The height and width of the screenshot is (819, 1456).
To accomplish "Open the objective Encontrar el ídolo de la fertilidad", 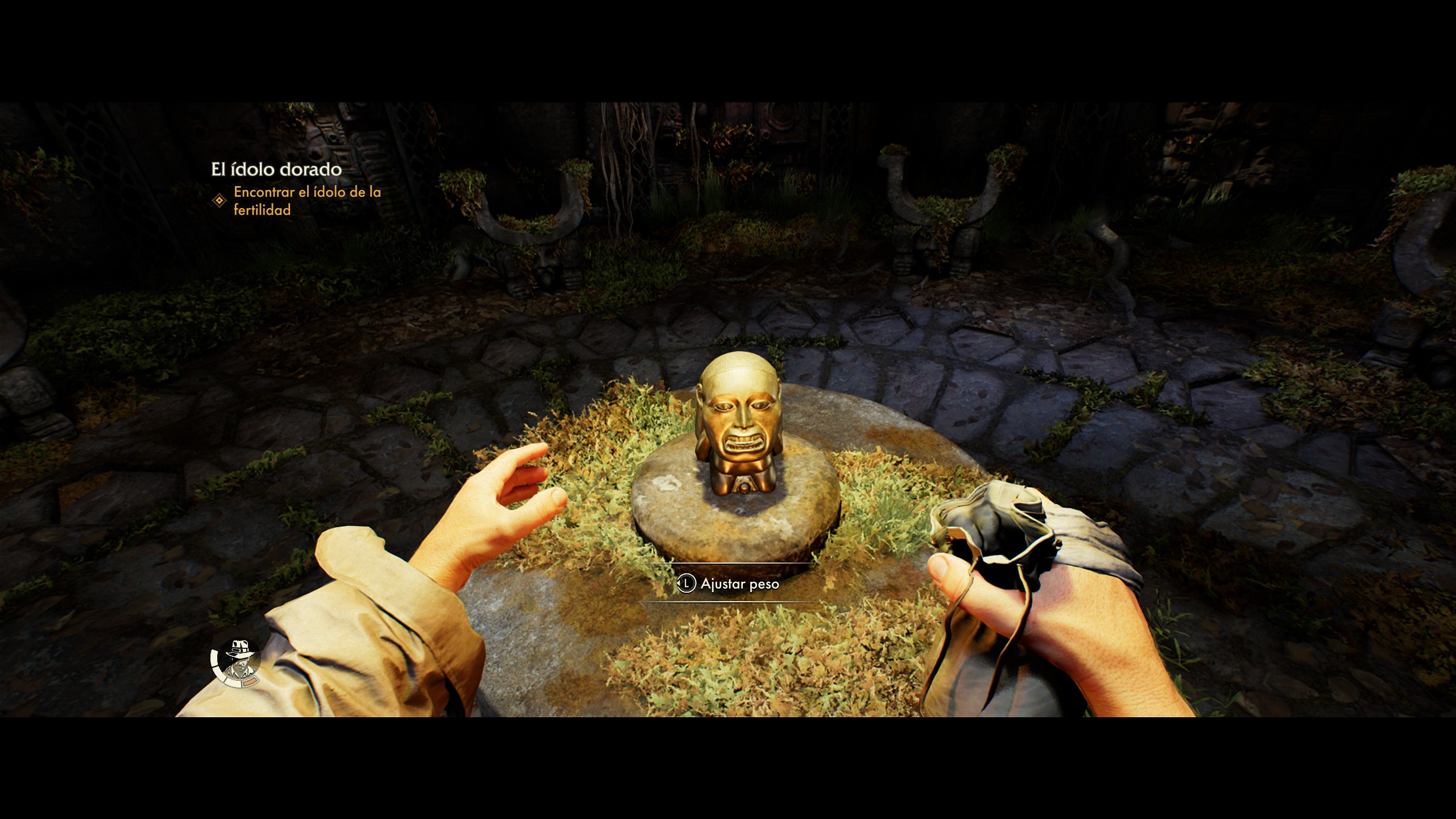I will pyautogui.click(x=307, y=201).
